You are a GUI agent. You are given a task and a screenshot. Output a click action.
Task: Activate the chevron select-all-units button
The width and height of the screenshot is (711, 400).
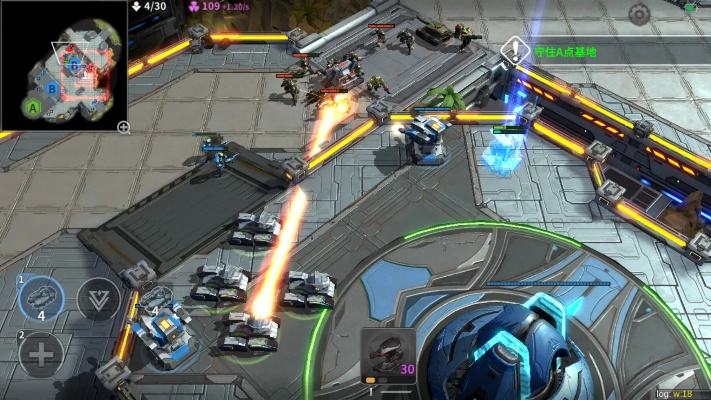click(98, 299)
